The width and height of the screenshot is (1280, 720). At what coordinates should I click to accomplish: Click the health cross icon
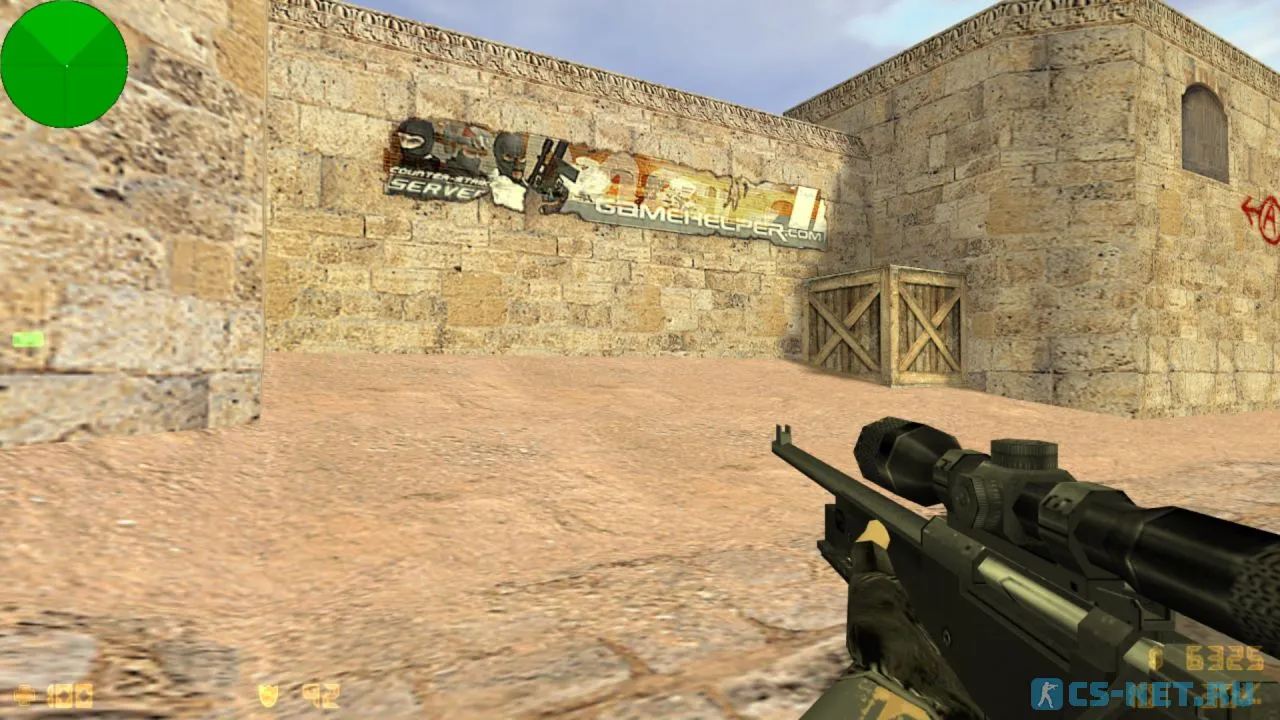(25, 692)
